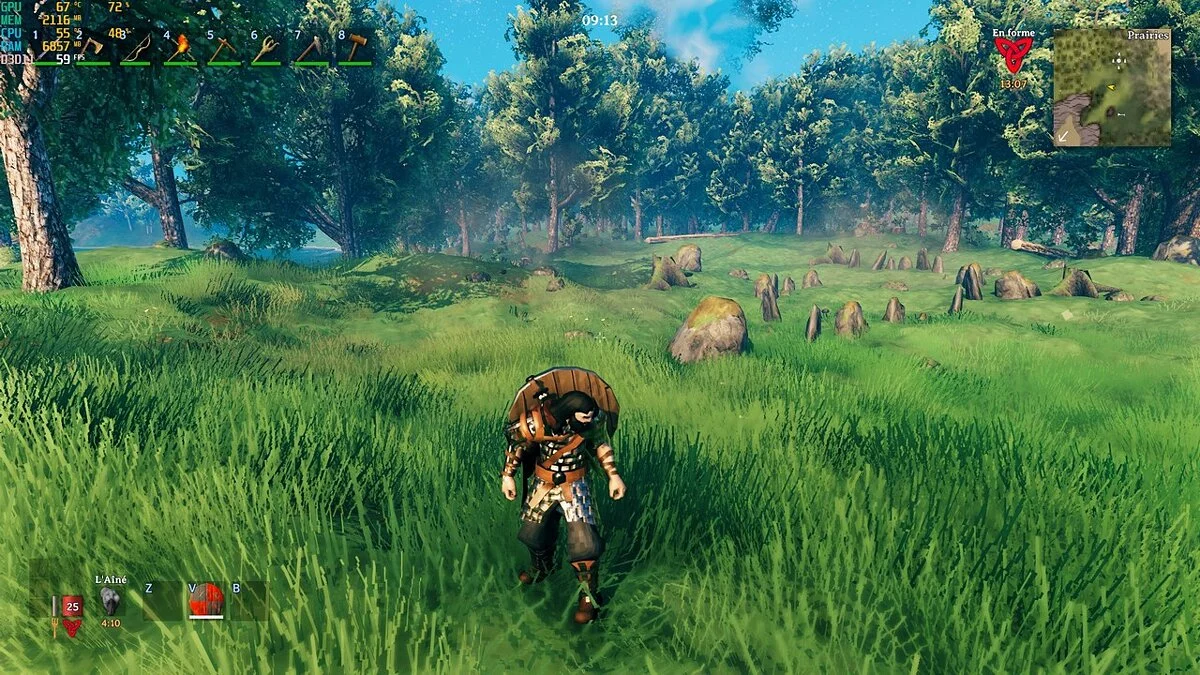Select the burning torch hotbar slot

[x=180, y=47]
